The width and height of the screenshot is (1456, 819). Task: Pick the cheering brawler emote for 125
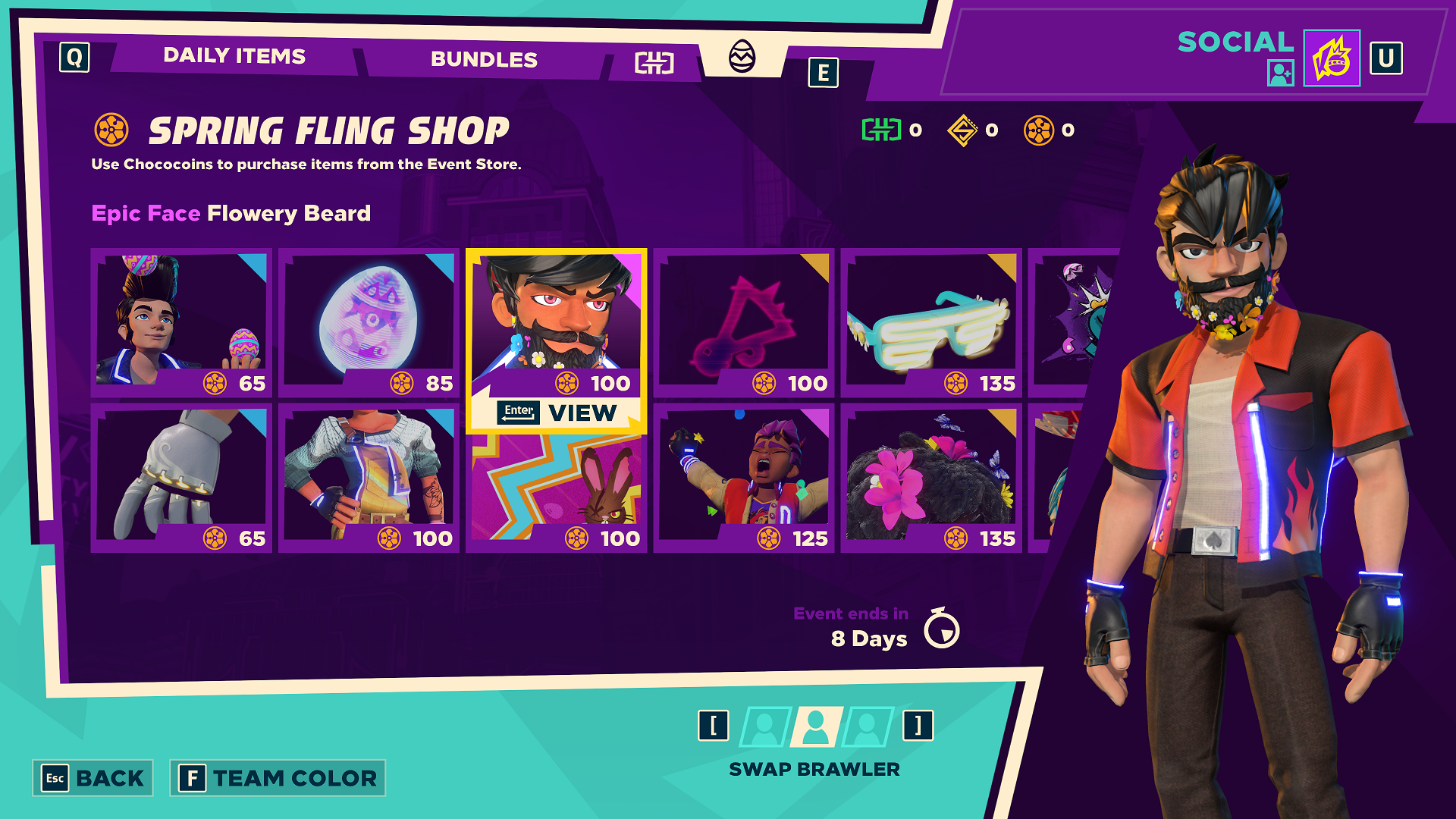point(743,478)
